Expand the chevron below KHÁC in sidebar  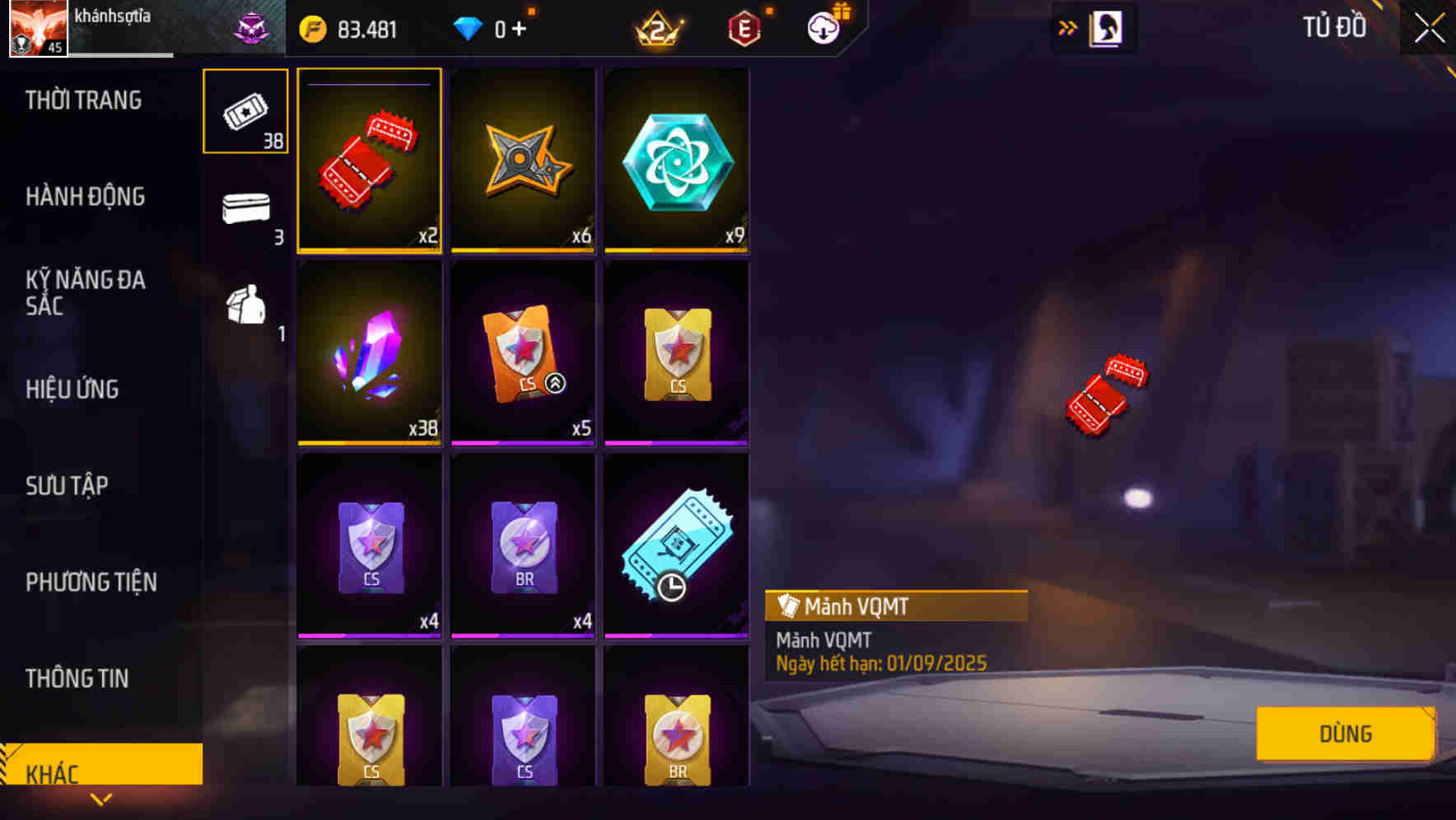tap(101, 799)
